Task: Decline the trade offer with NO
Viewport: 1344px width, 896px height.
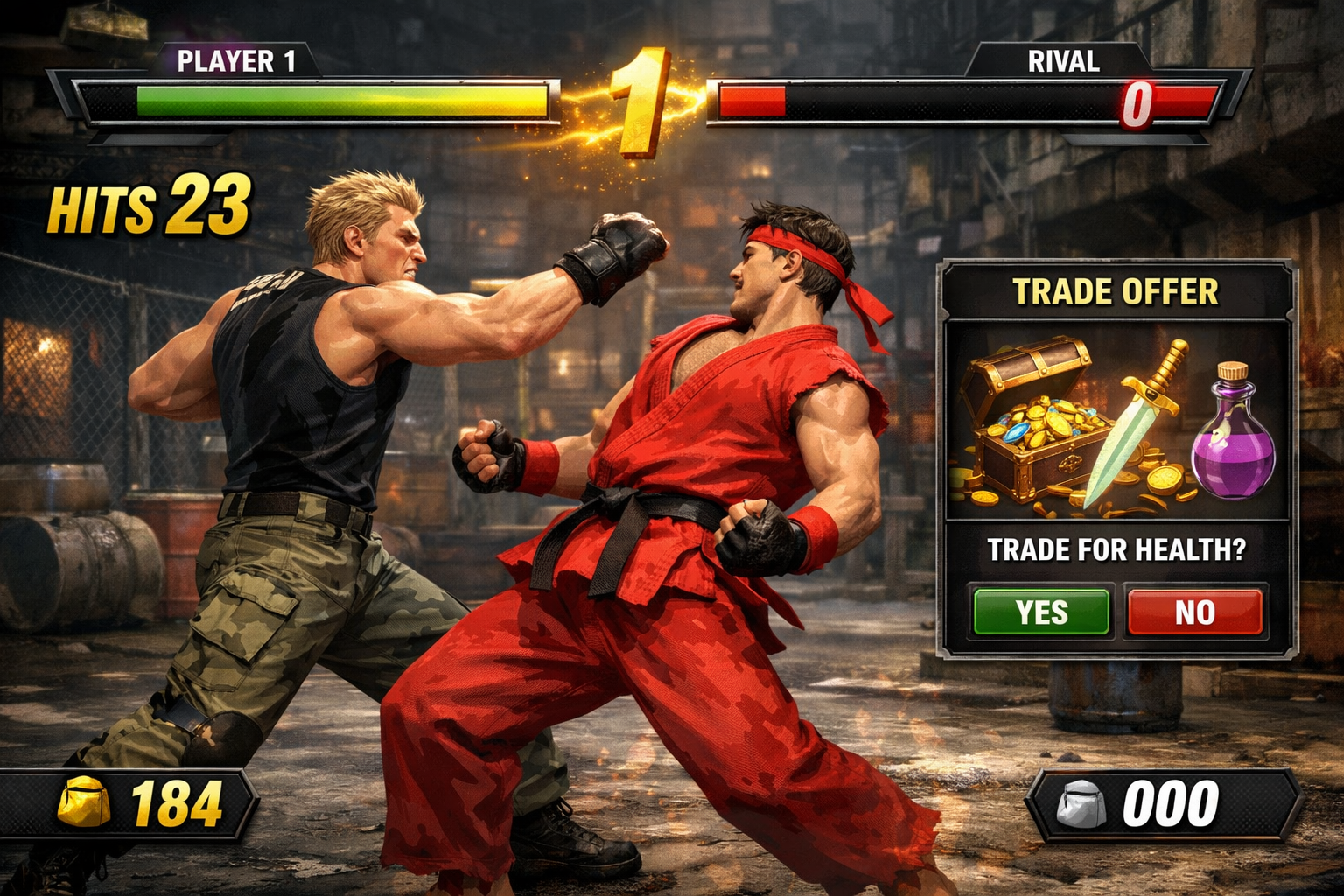Action: (1194, 612)
